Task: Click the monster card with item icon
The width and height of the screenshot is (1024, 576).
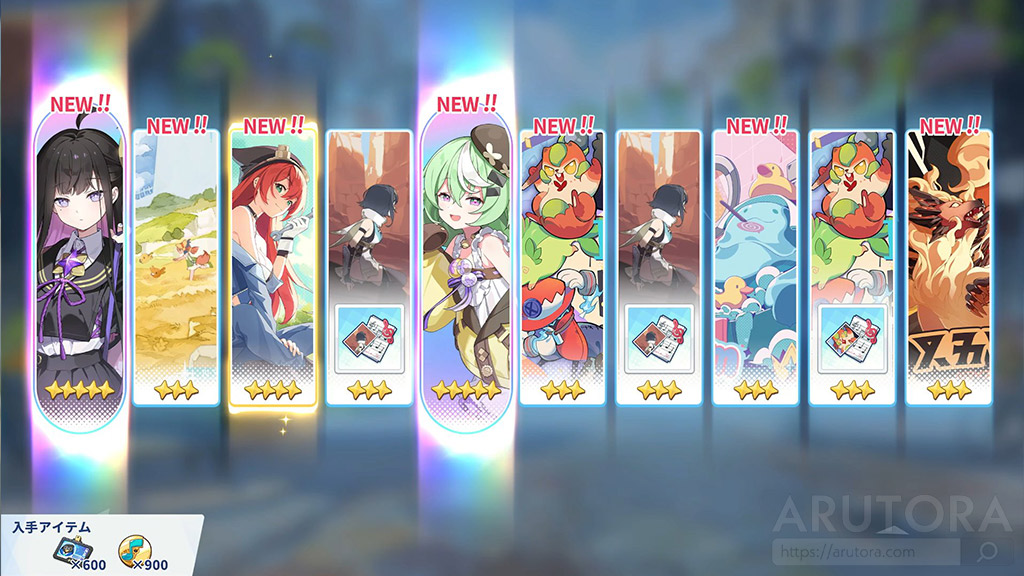Action: click(x=852, y=265)
